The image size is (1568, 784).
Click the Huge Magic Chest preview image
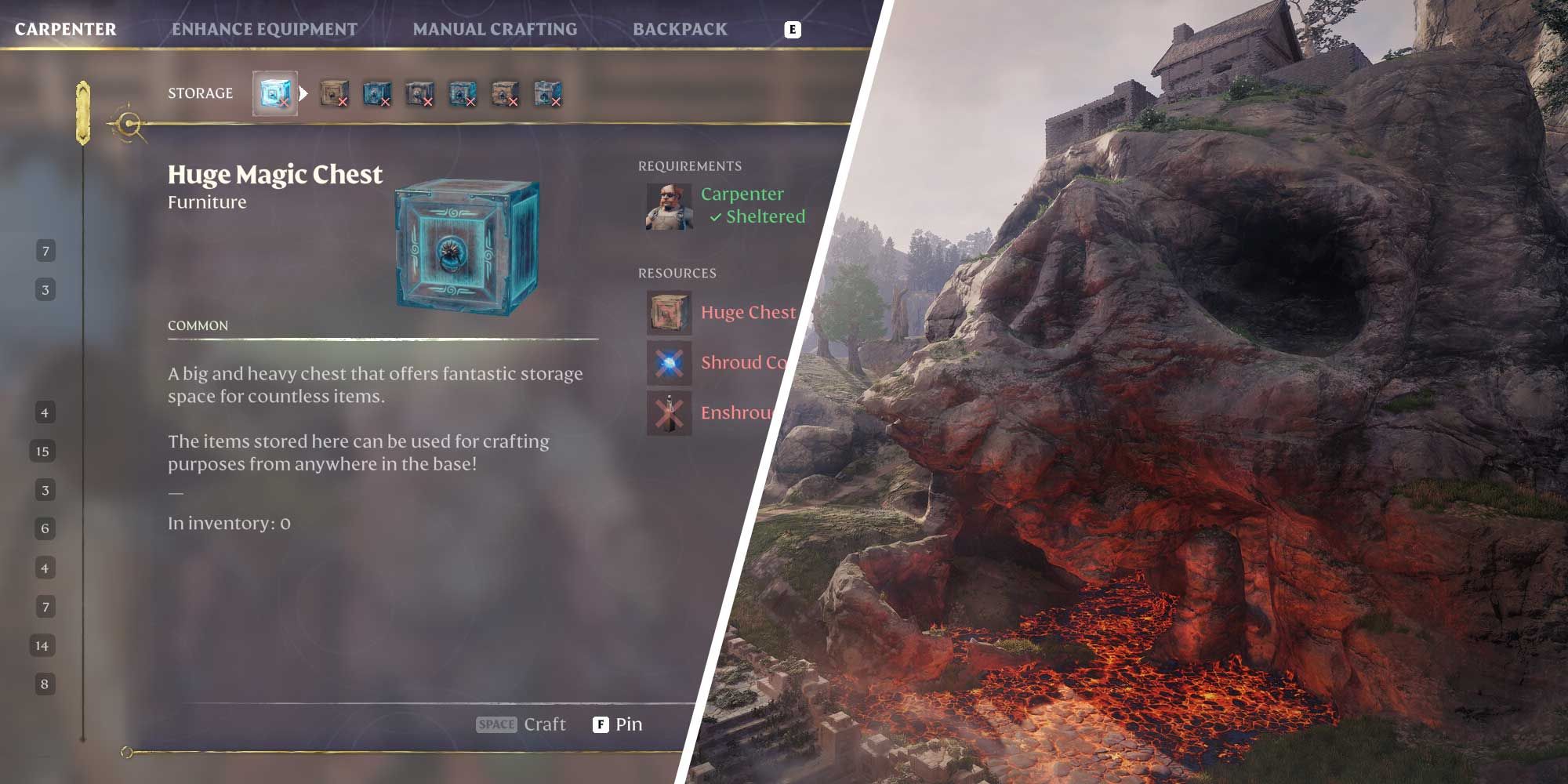[x=470, y=247]
